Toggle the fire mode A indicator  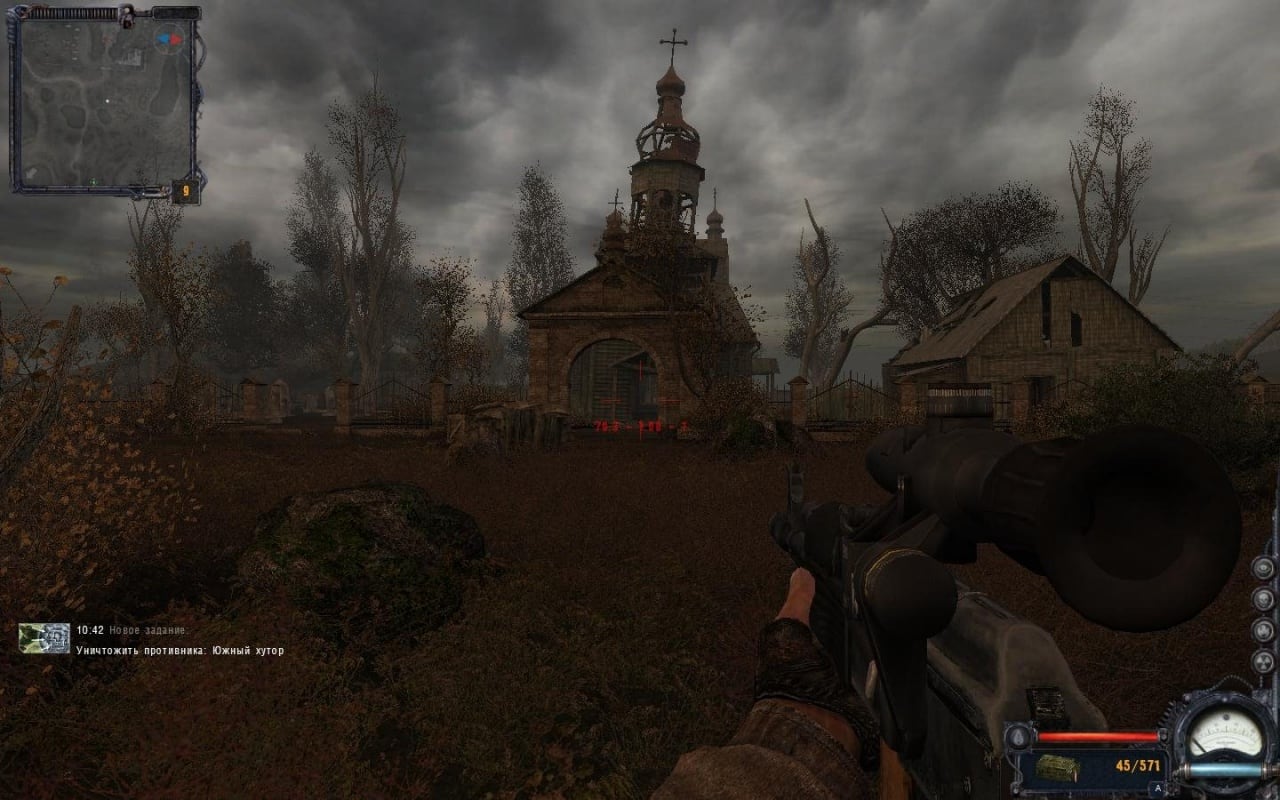click(1157, 789)
